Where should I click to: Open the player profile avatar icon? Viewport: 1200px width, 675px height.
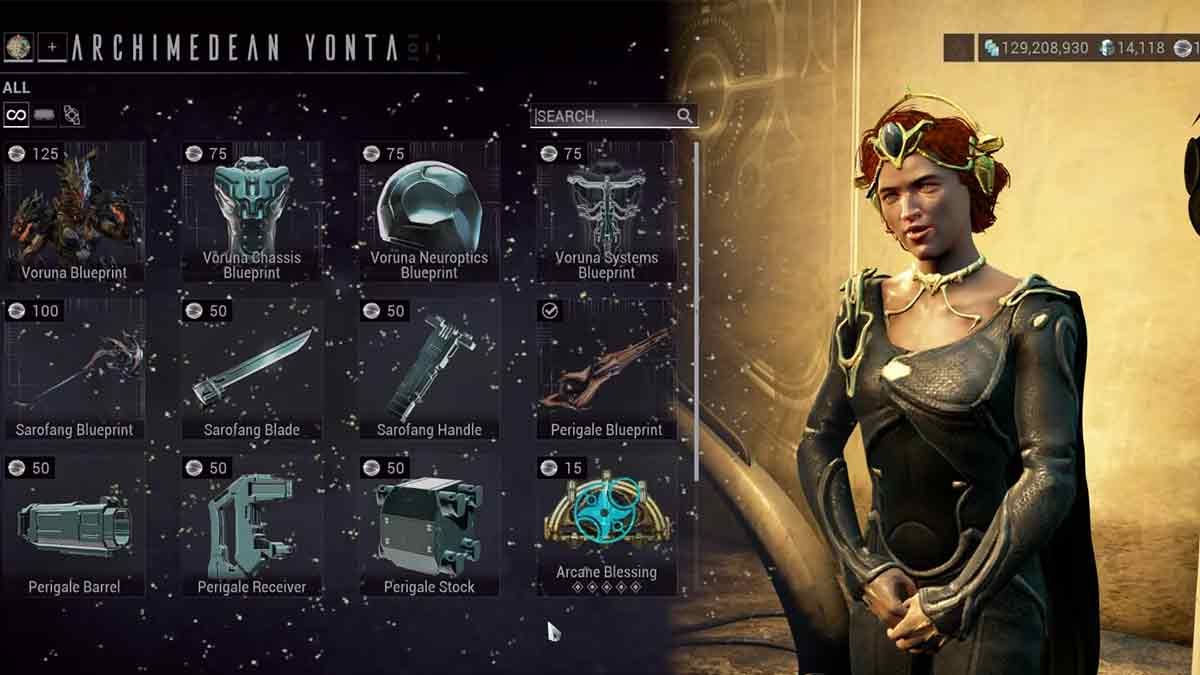(18, 46)
